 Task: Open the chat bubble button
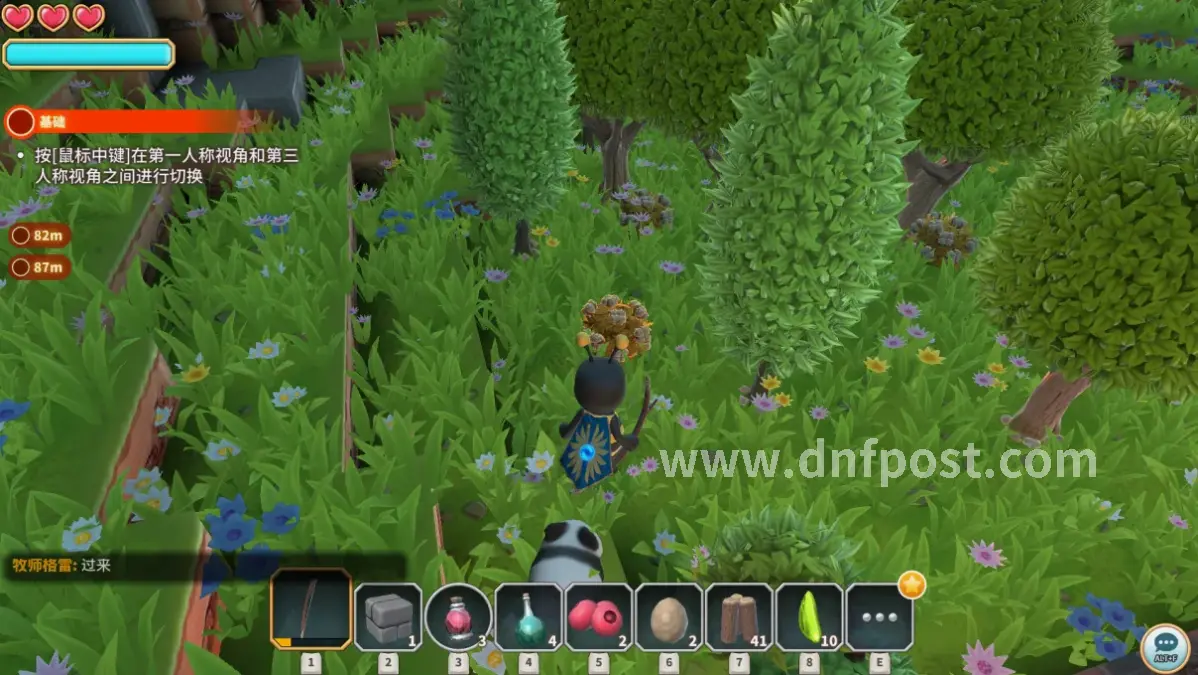[x=1163, y=646]
